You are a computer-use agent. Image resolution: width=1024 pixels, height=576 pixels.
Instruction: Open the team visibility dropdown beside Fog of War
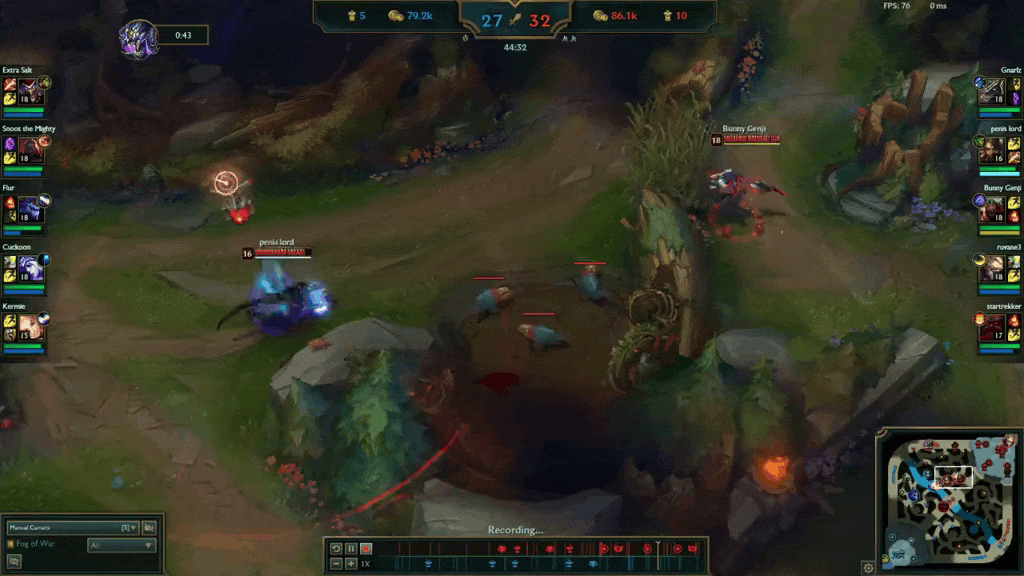click(122, 545)
